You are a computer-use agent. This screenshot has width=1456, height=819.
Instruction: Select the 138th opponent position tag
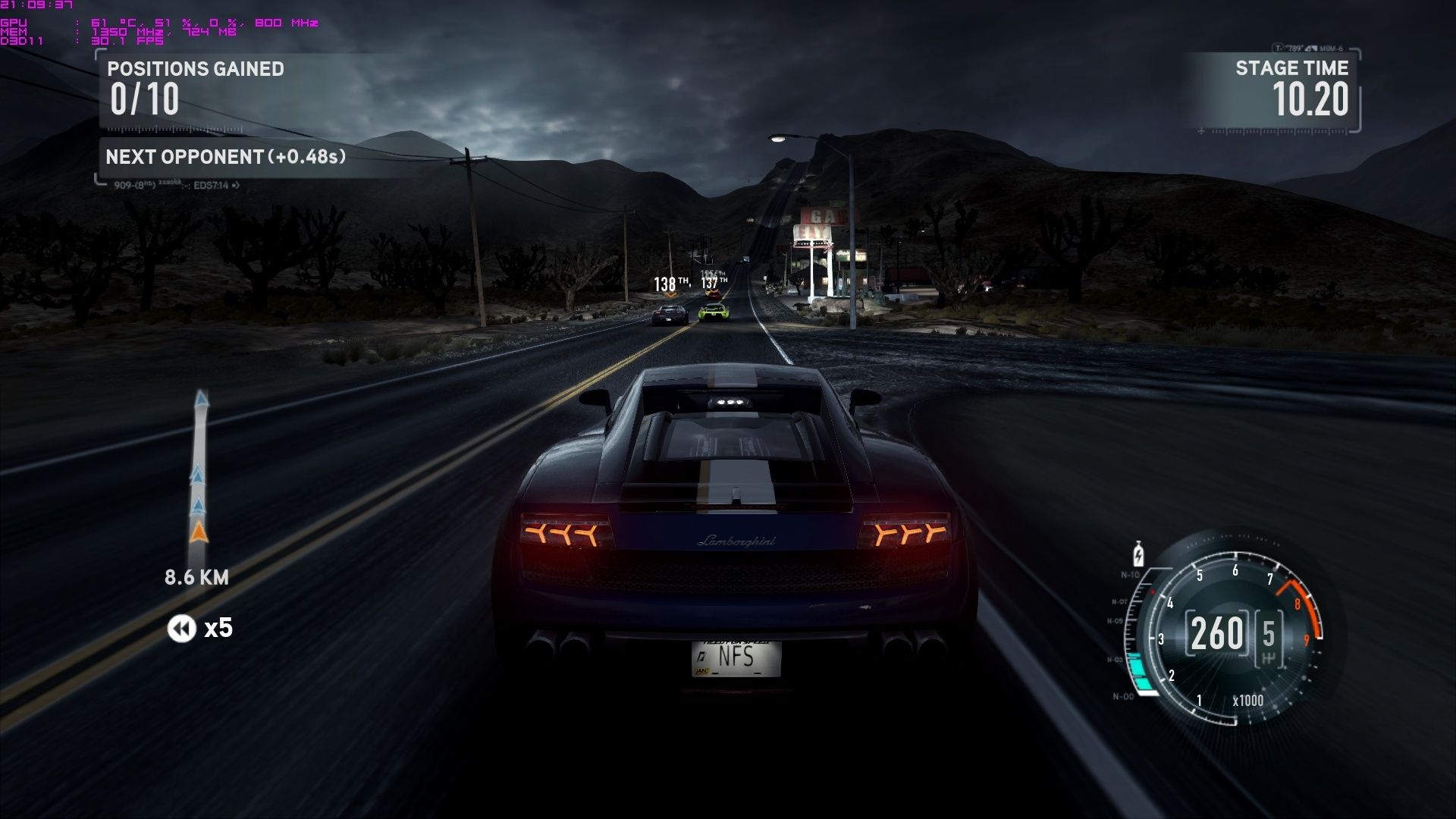pos(670,284)
